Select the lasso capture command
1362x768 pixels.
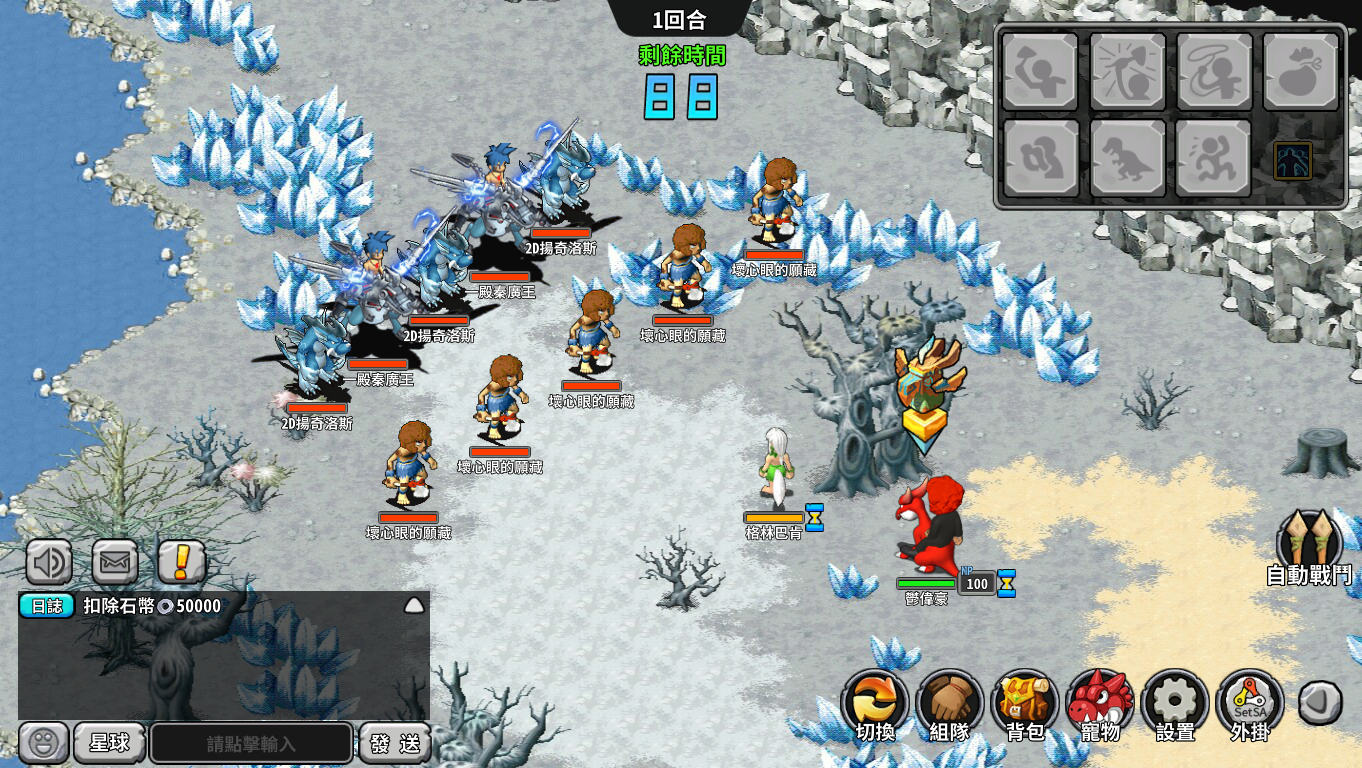click(1214, 72)
